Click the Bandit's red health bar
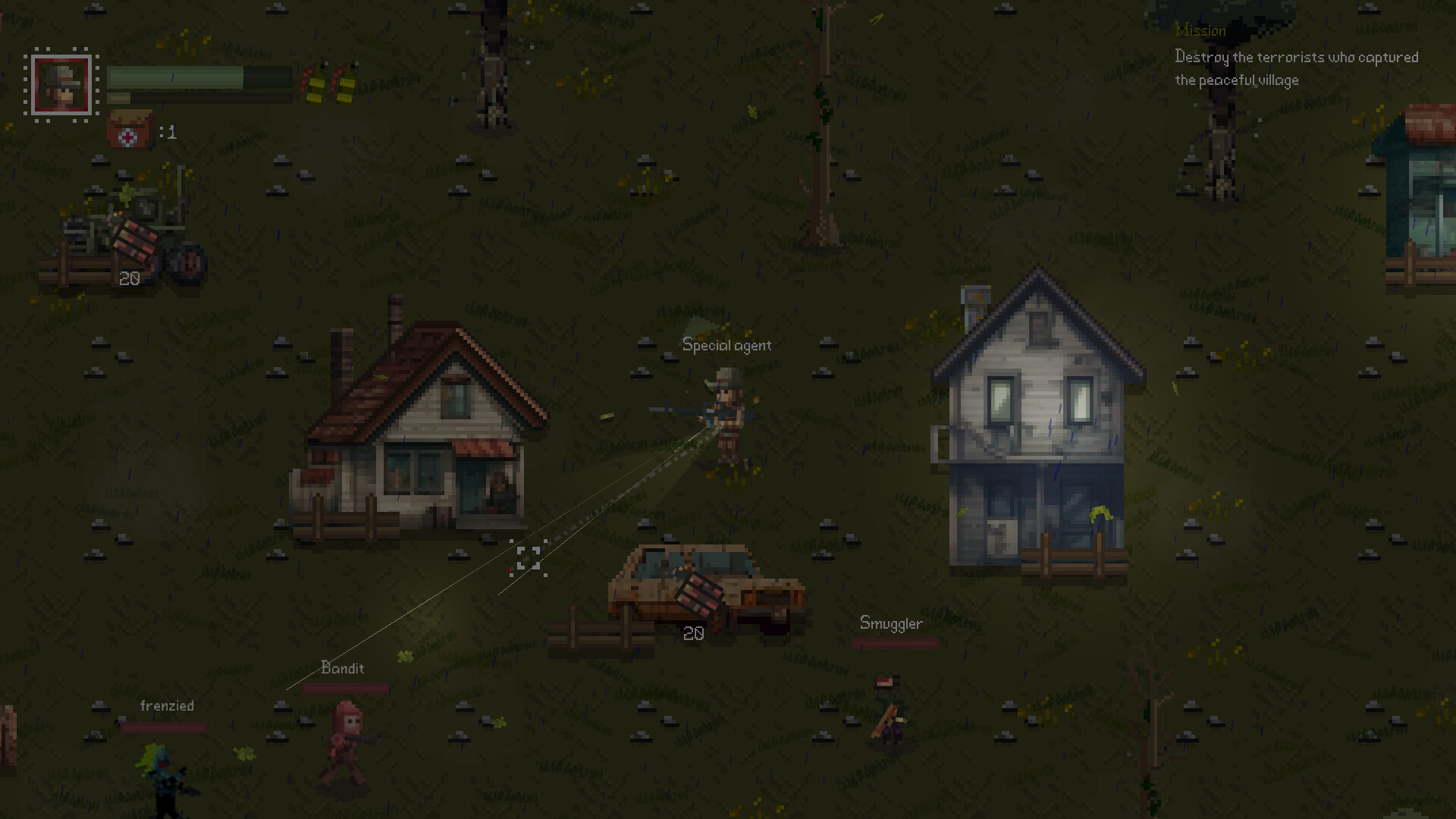Viewport: 1456px width, 819px height. 345,689
